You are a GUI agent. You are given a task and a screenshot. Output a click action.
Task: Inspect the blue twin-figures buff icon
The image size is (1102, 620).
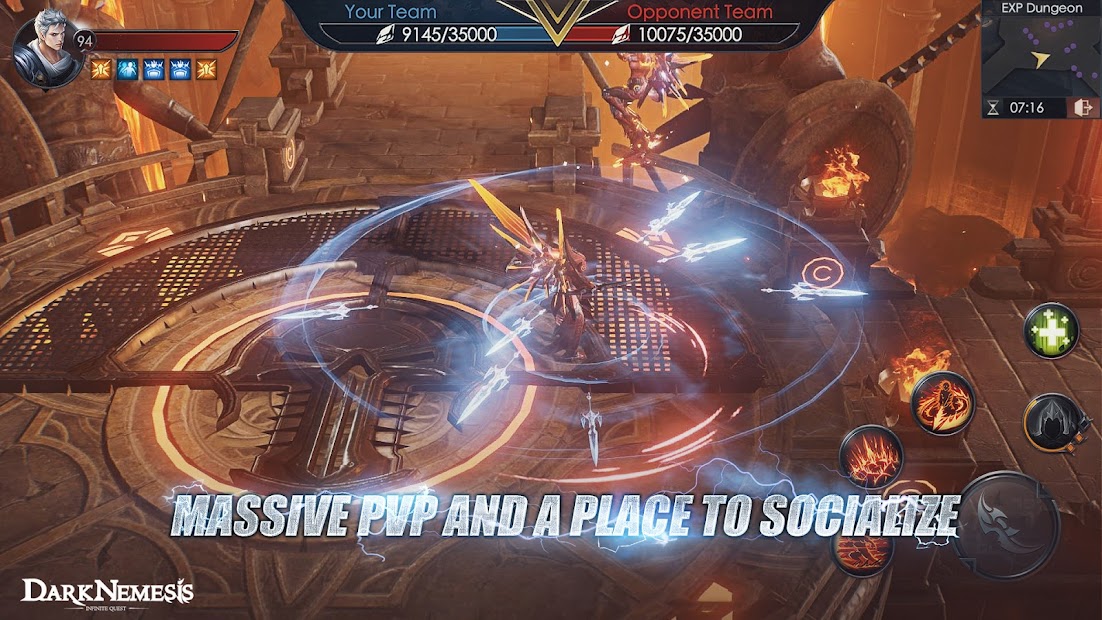126,69
